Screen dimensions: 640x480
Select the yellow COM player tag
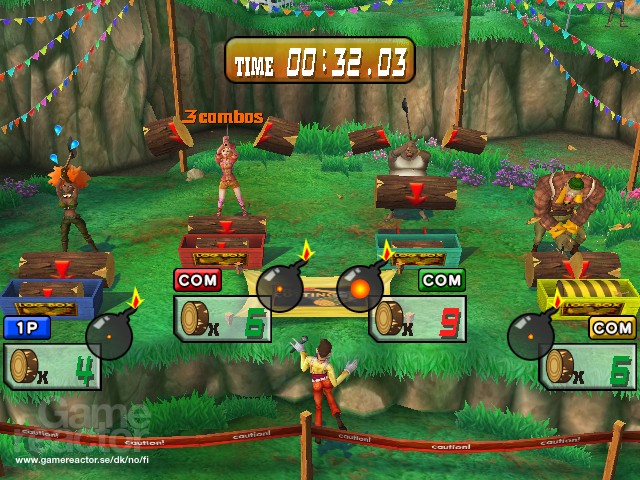(612, 327)
